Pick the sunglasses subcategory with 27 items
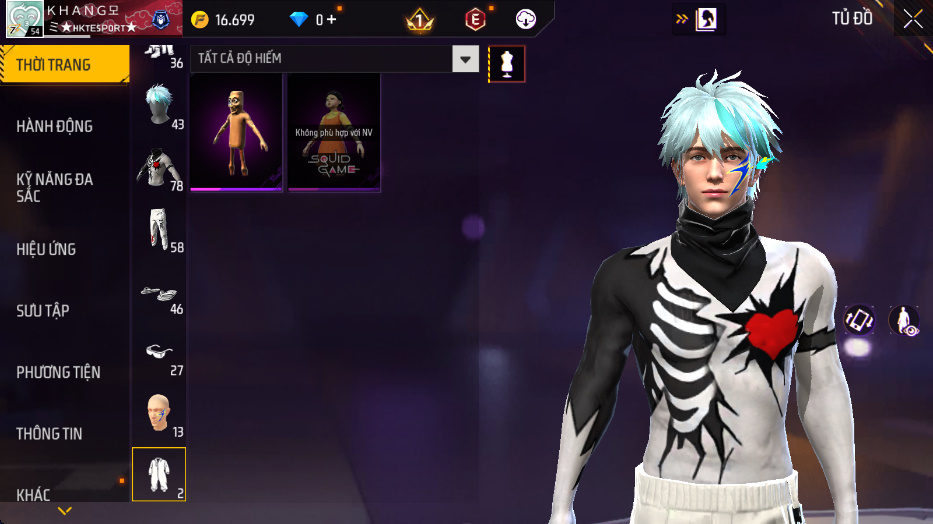 (158, 354)
